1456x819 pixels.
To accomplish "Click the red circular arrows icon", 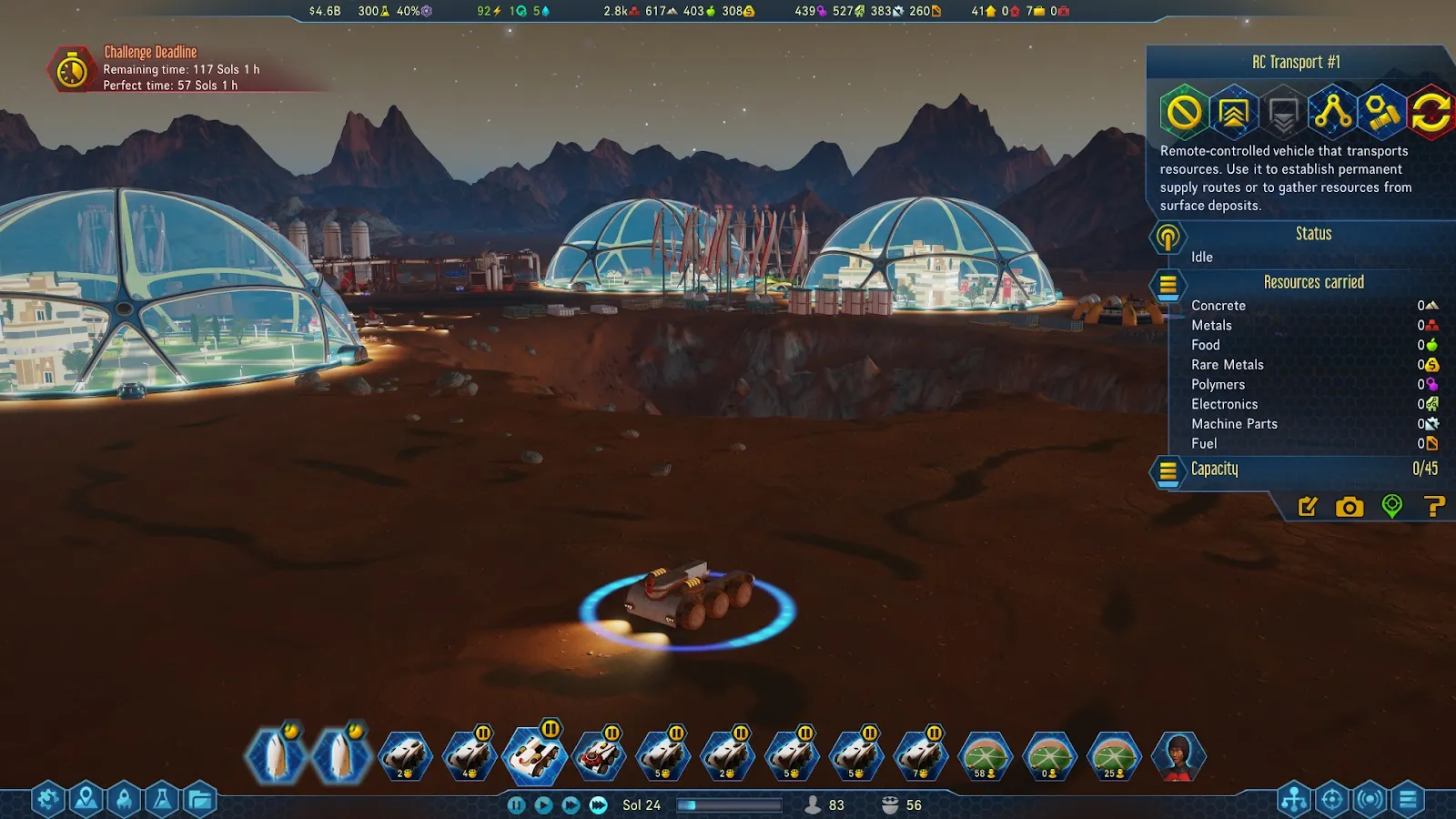I will click(x=1431, y=113).
